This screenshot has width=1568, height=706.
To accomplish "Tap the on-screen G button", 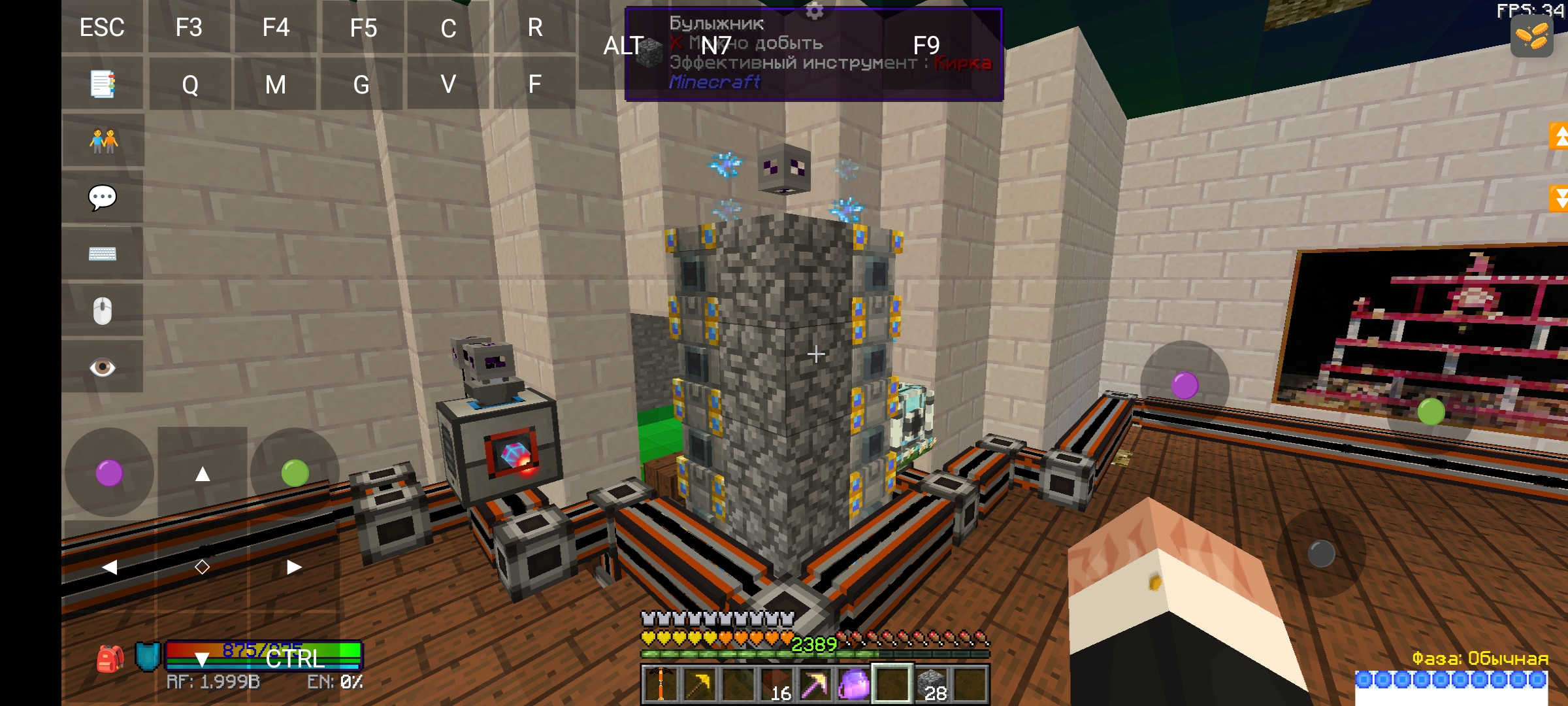I will coord(361,84).
